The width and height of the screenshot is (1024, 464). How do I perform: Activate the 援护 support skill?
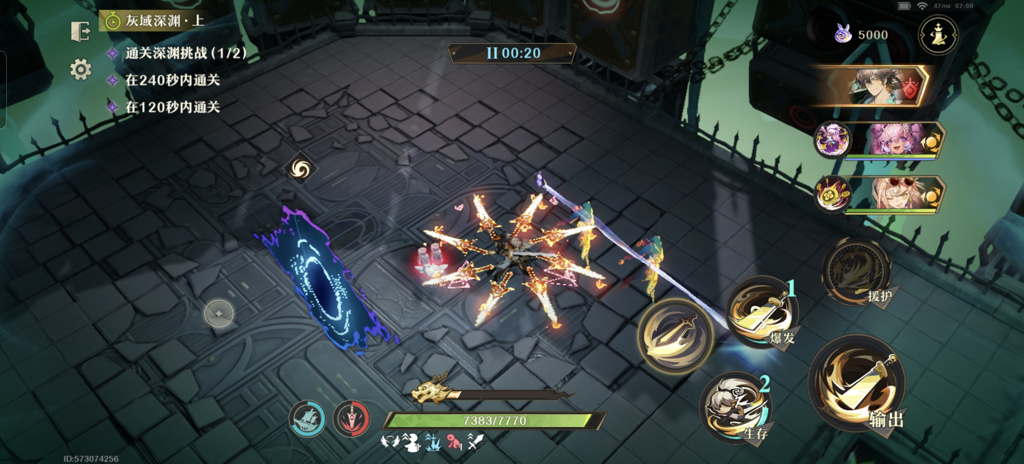pyautogui.click(x=855, y=269)
